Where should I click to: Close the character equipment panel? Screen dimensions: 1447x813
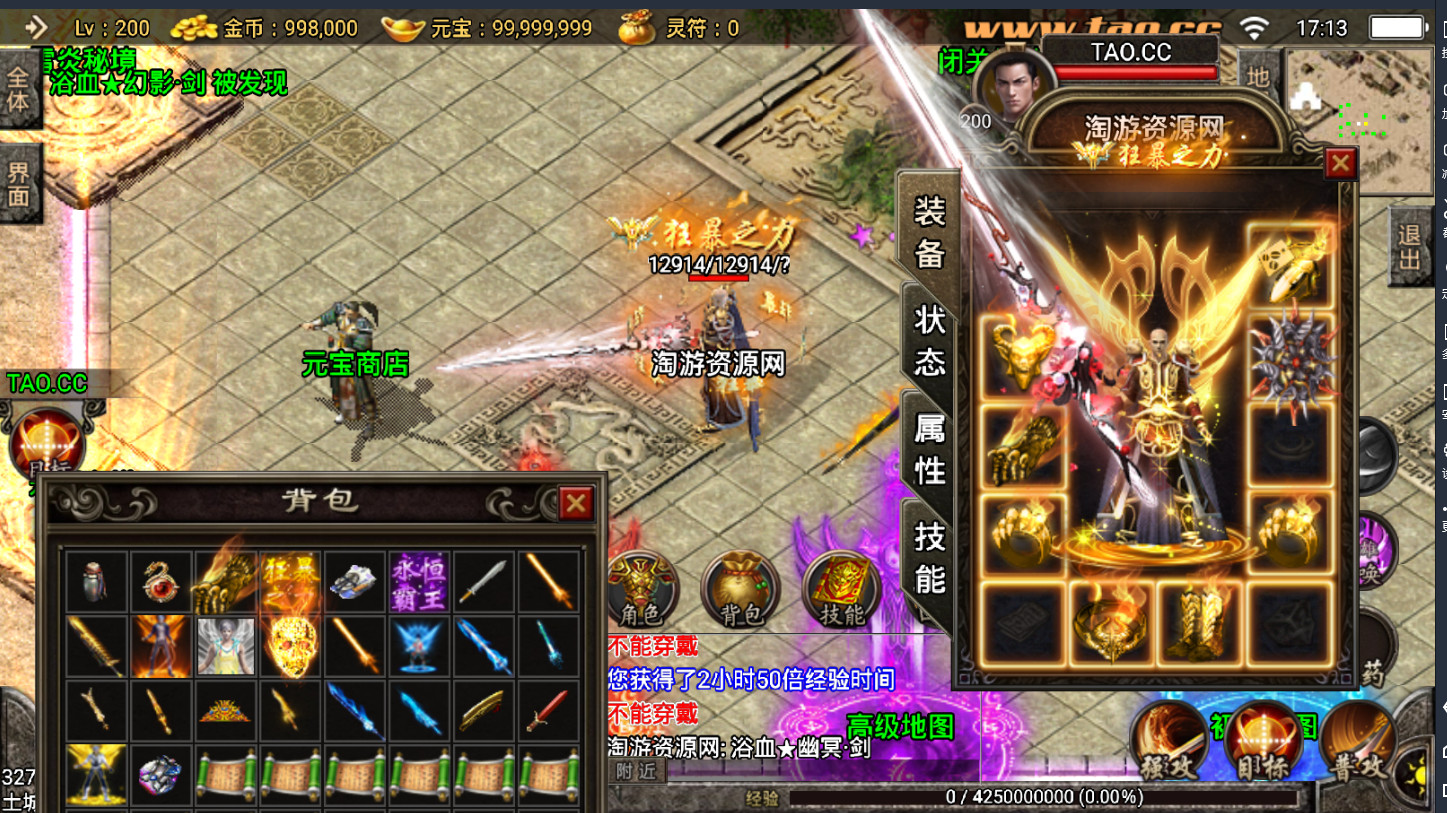(x=1340, y=163)
